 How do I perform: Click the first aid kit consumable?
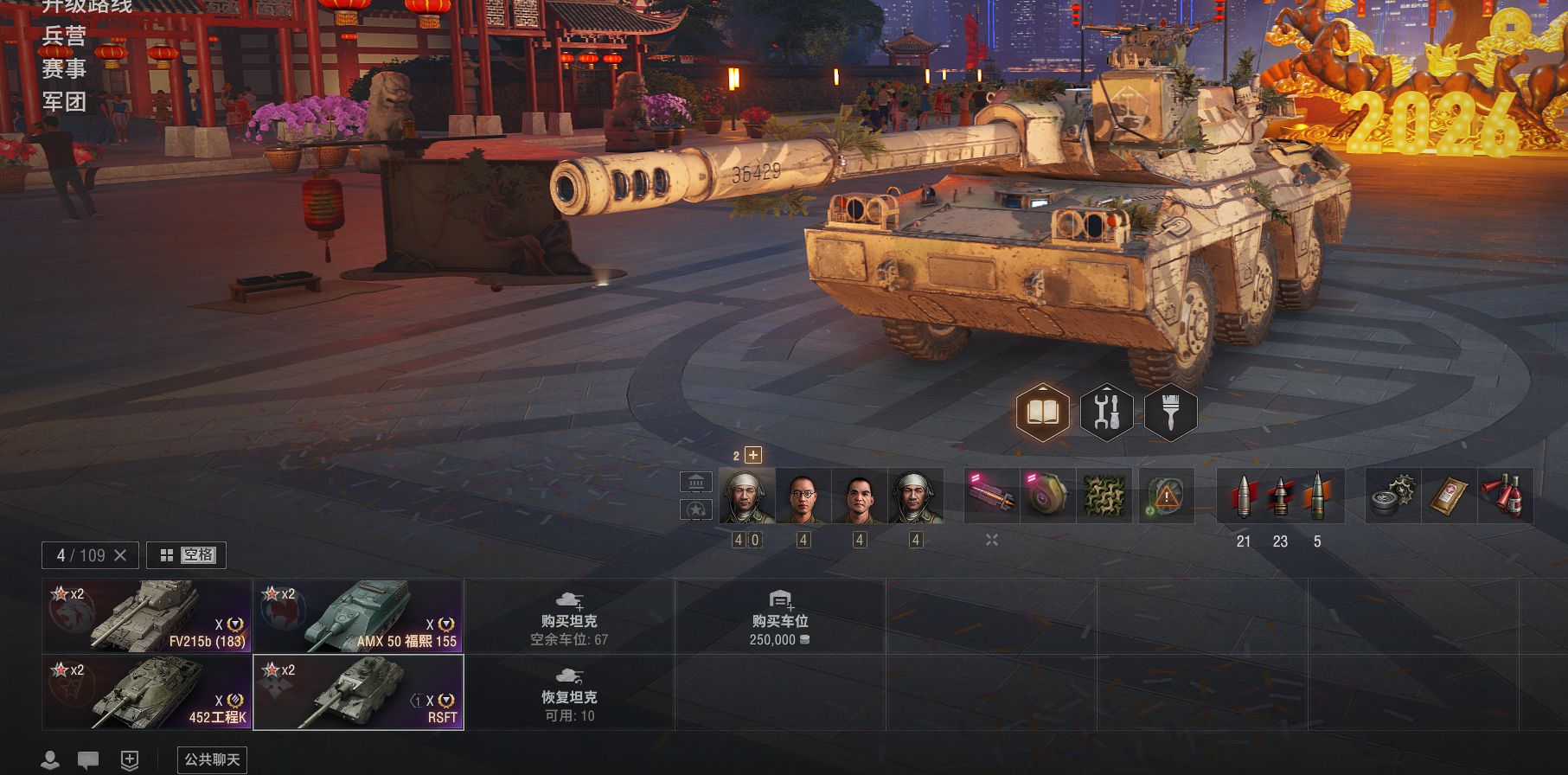point(1449,496)
